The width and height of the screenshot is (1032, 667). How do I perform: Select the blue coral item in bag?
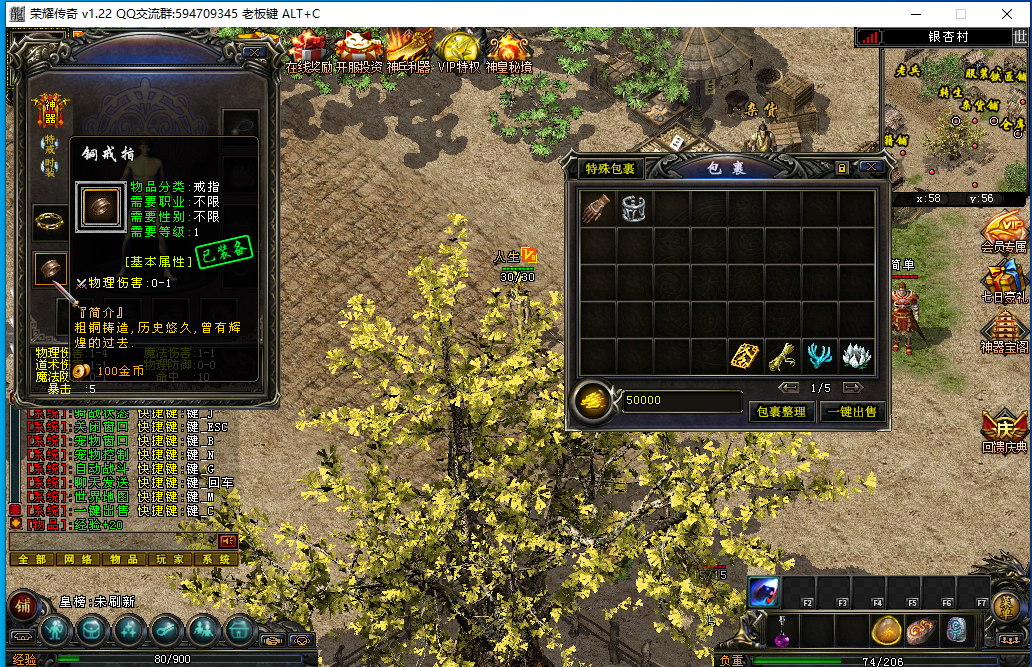coord(819,355)
